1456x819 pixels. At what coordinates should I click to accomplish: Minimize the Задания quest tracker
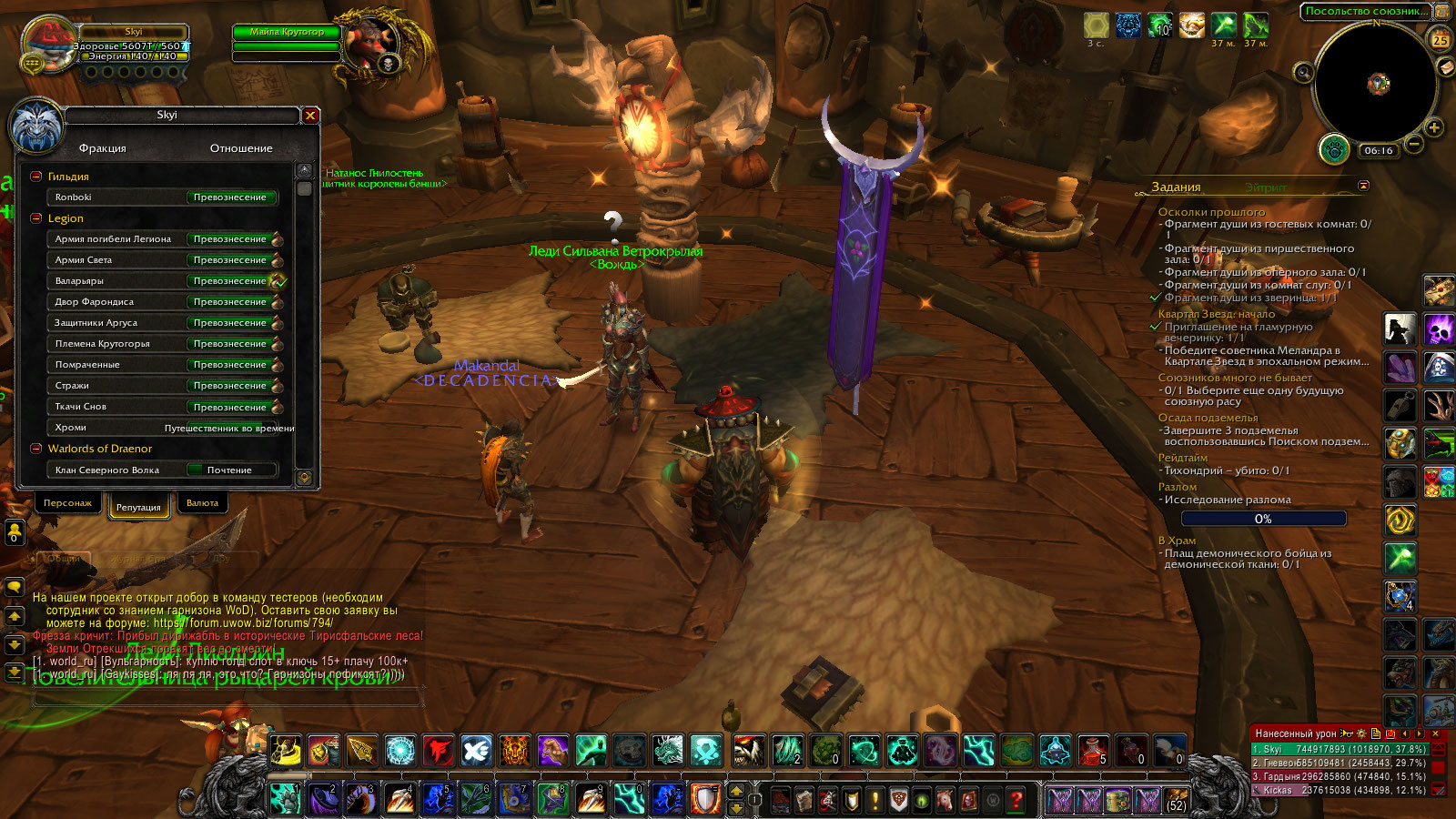pos(1363,186)
